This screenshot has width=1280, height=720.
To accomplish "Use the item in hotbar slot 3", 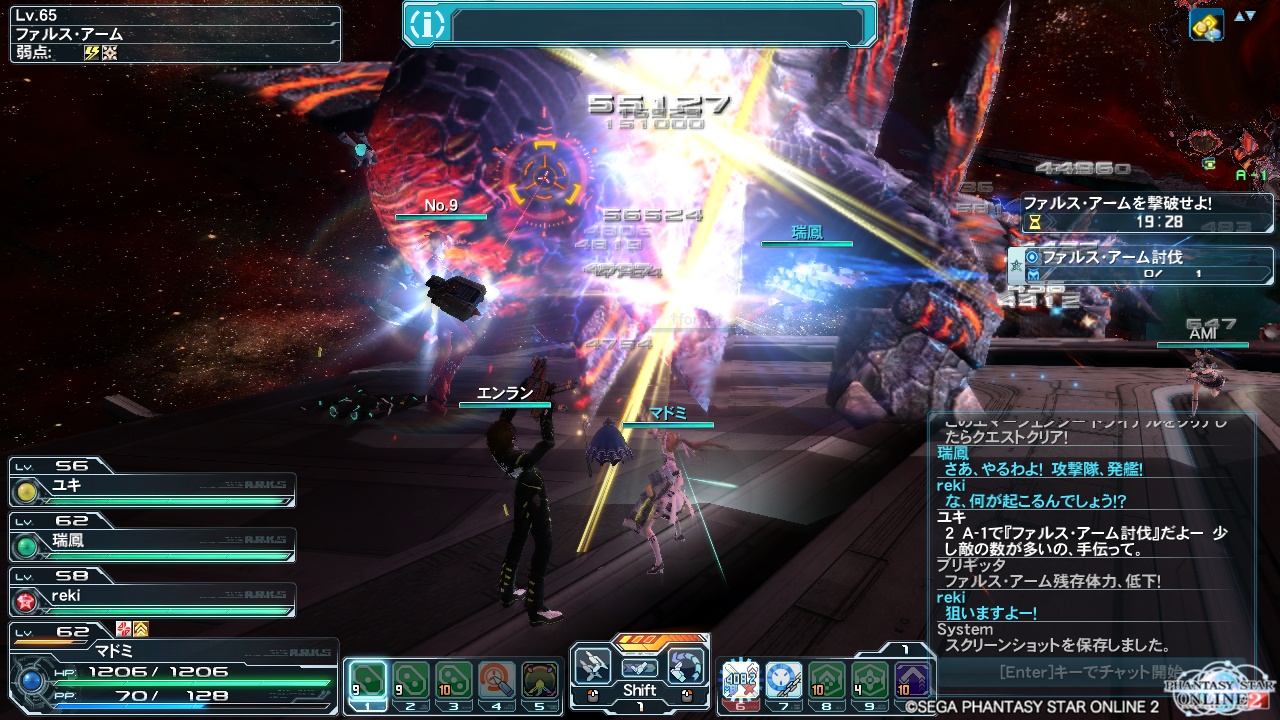I will point(454,680).
